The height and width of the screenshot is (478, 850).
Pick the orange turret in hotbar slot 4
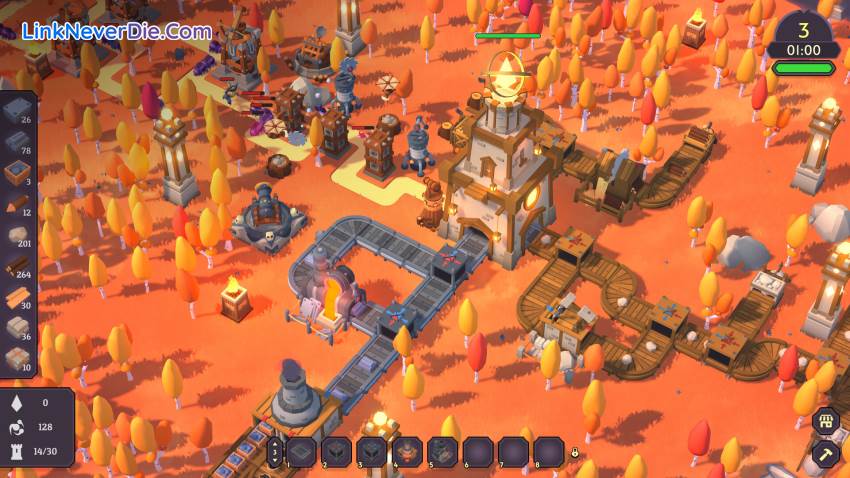tap(407, 452)
